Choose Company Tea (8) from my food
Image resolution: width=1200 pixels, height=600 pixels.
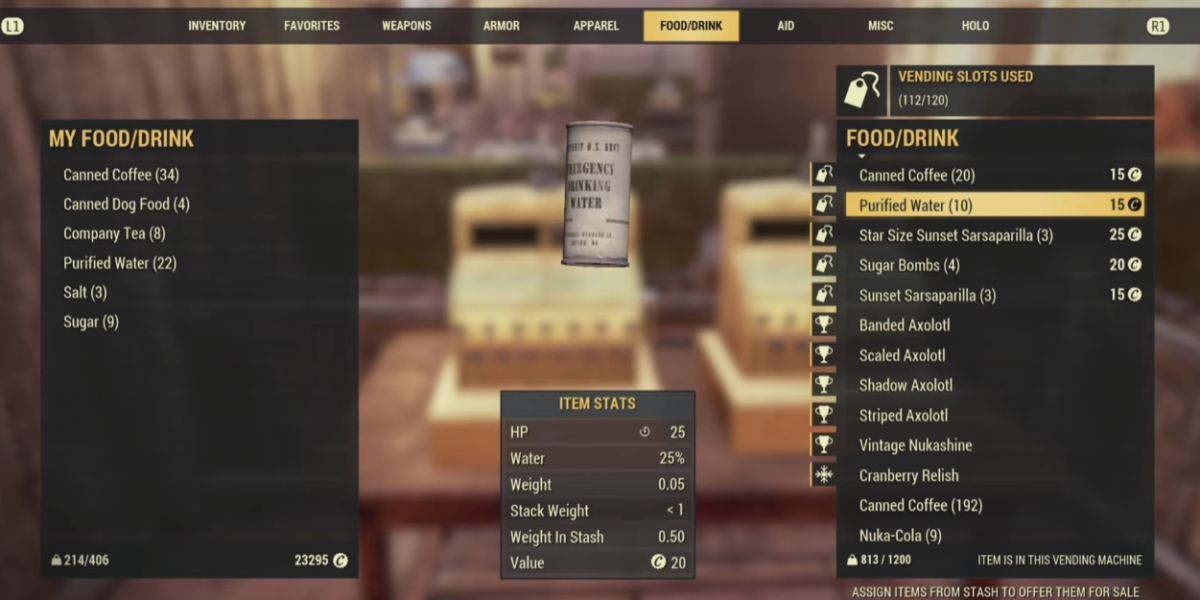(x=114, y=234)
